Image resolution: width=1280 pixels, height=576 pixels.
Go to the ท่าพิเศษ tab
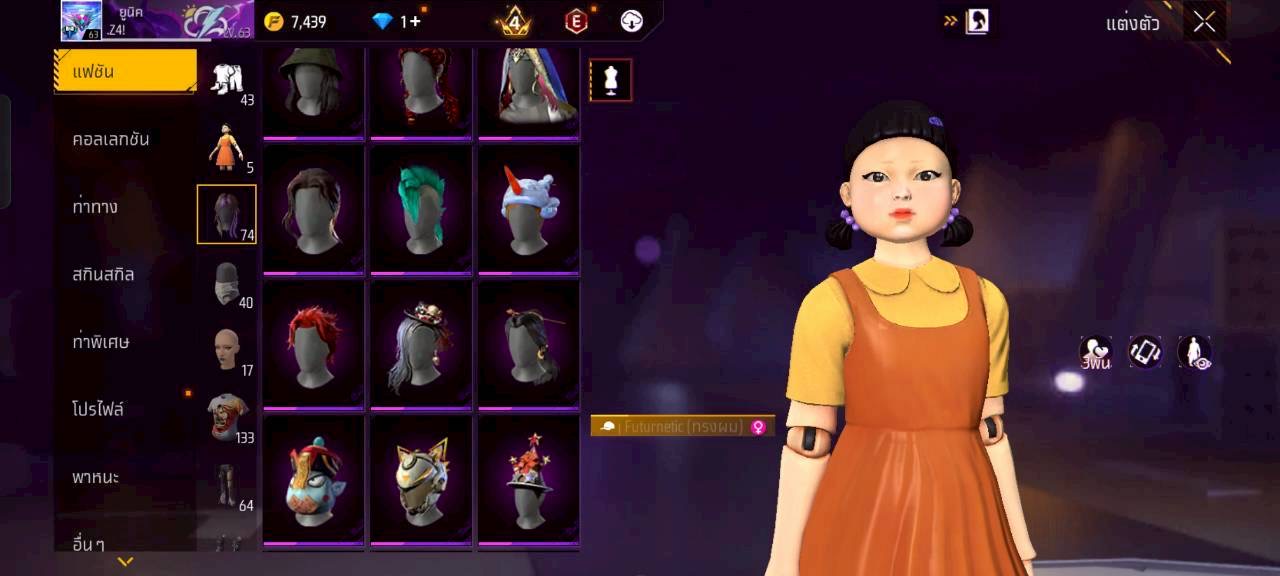(x=101, y=342)
